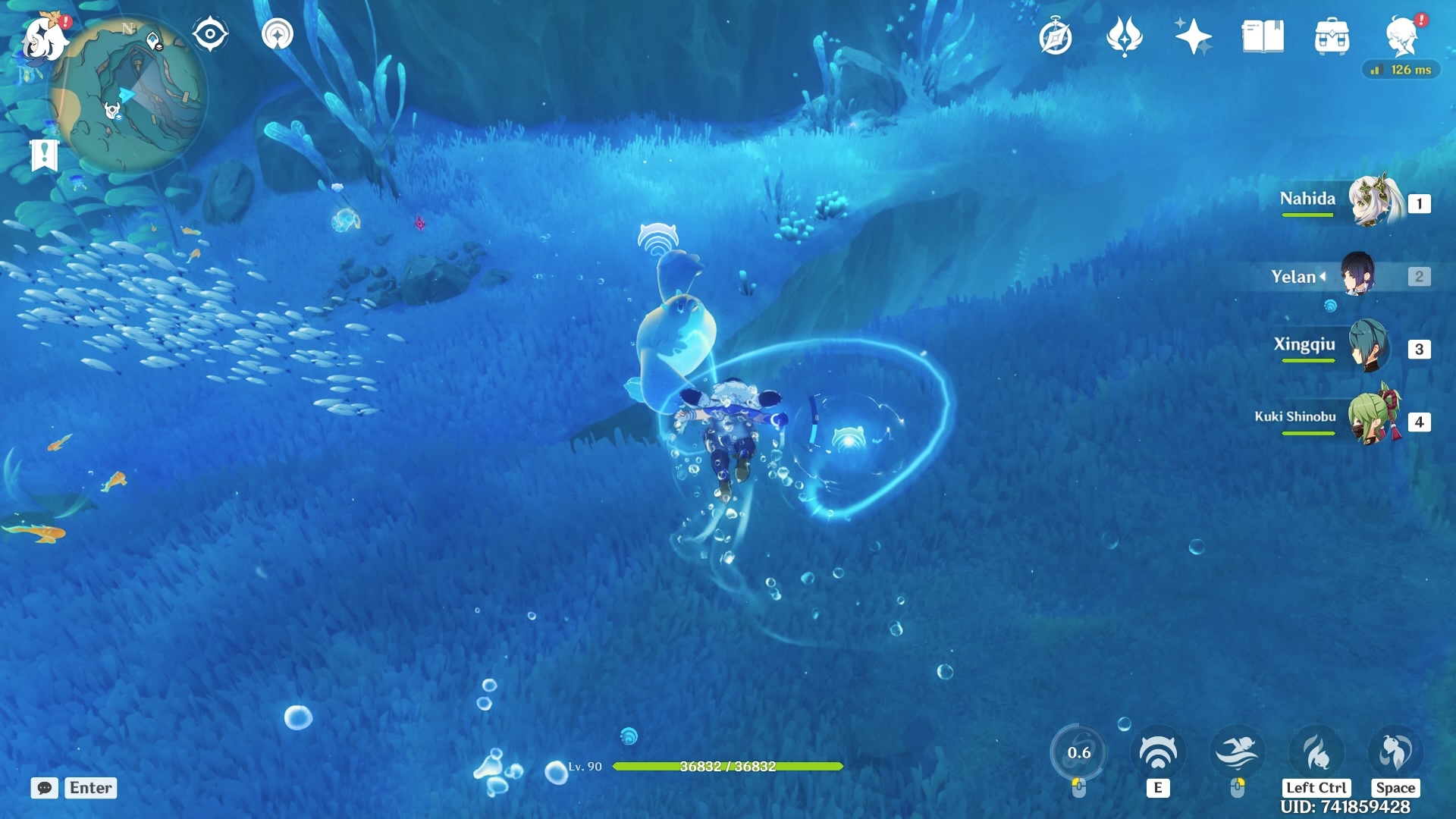The height and width of the screenshot is (819, 1456).
Task: Click the quest navigation eye icon
Action: point(210,34)
